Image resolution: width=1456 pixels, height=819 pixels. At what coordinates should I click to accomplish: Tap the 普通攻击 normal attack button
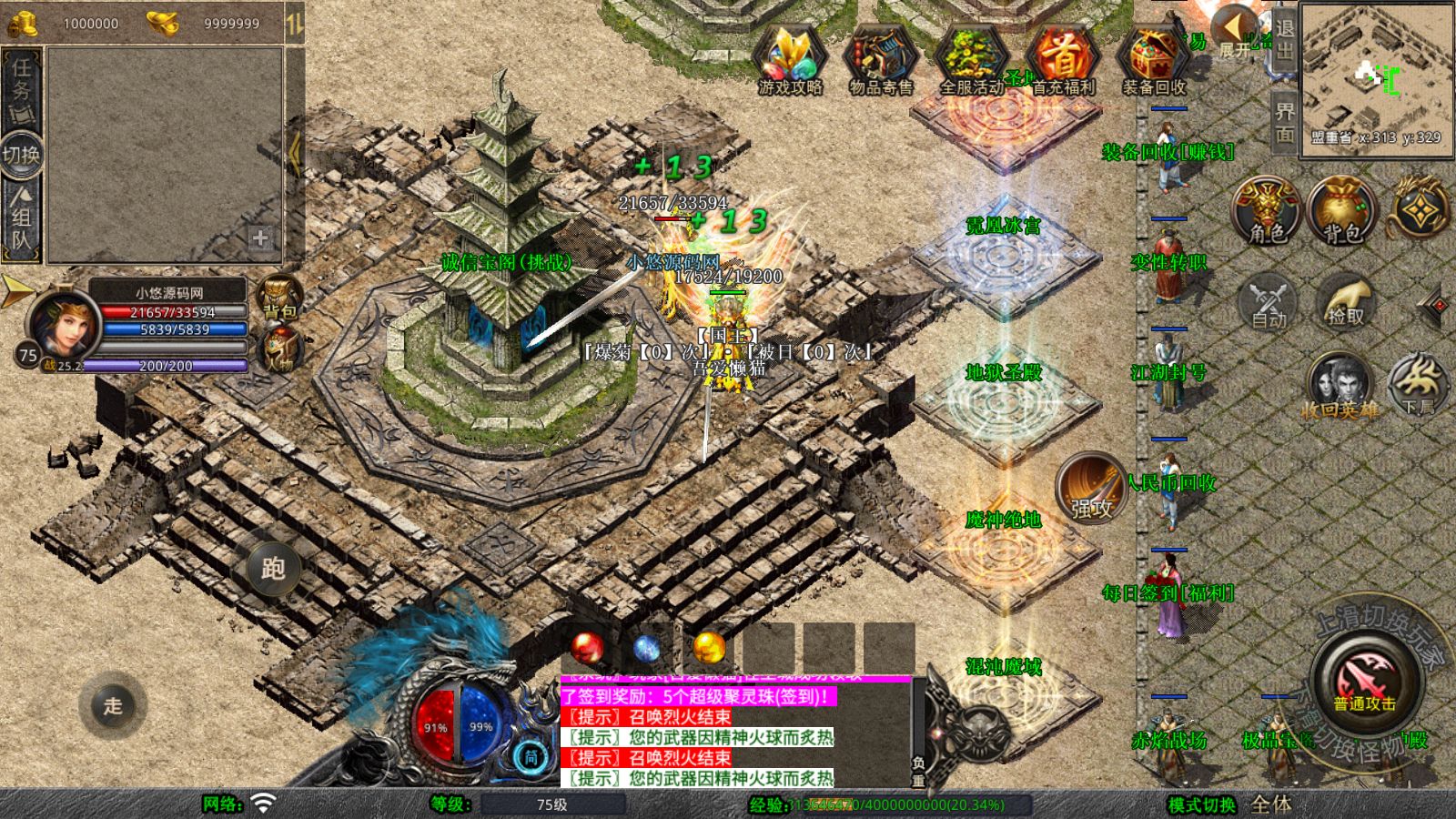tap(1364, 682)
